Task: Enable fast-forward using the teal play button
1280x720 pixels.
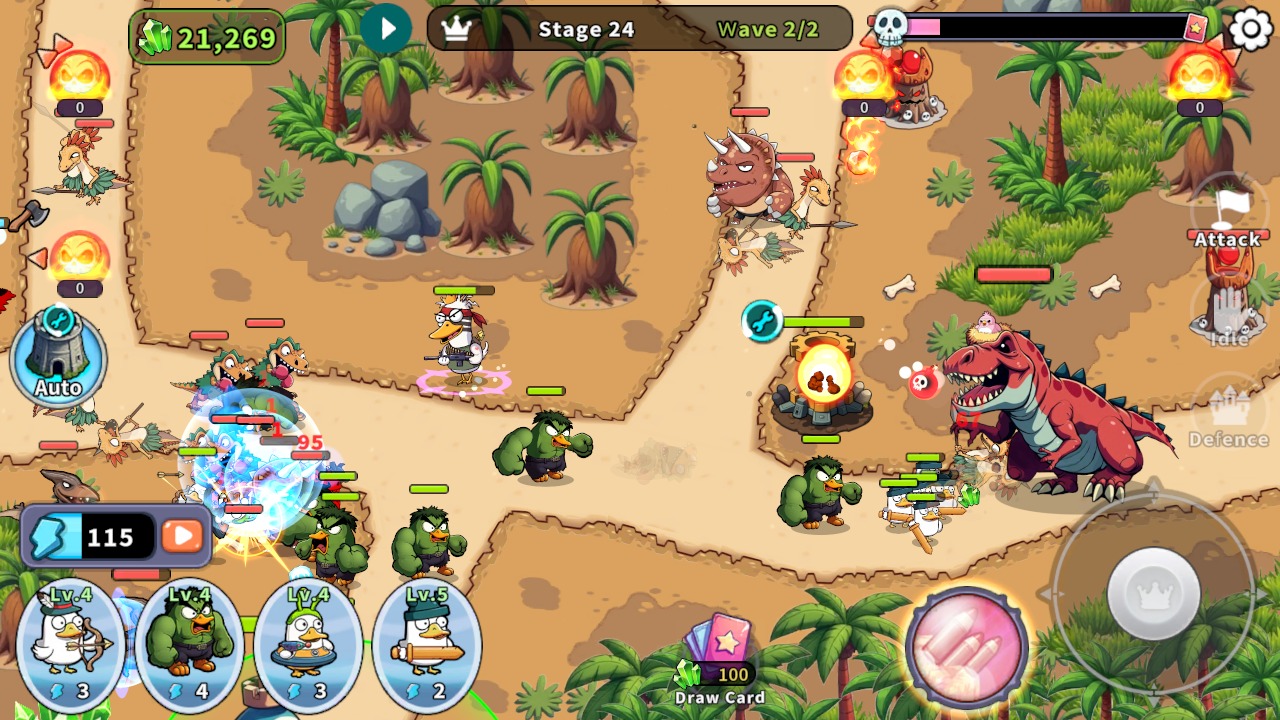Action: pos(388,28)
